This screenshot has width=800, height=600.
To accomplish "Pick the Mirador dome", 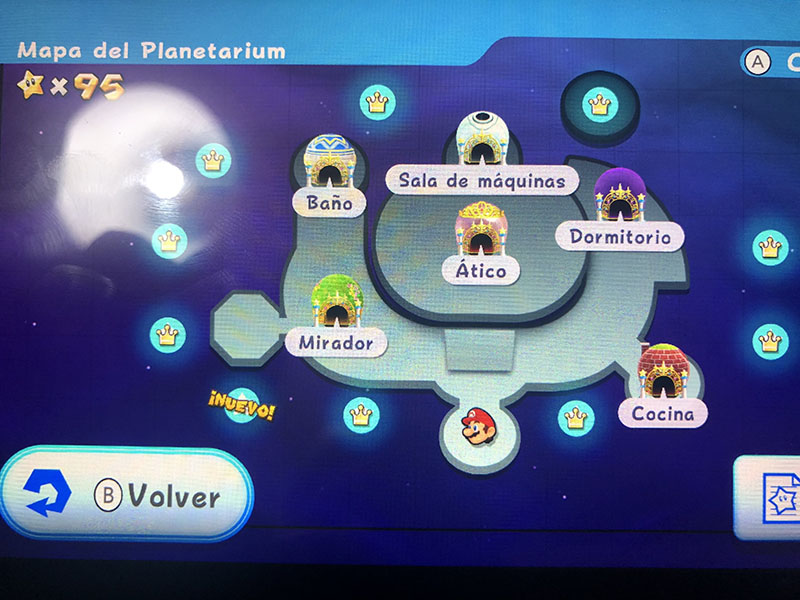I will click(336, 302).
